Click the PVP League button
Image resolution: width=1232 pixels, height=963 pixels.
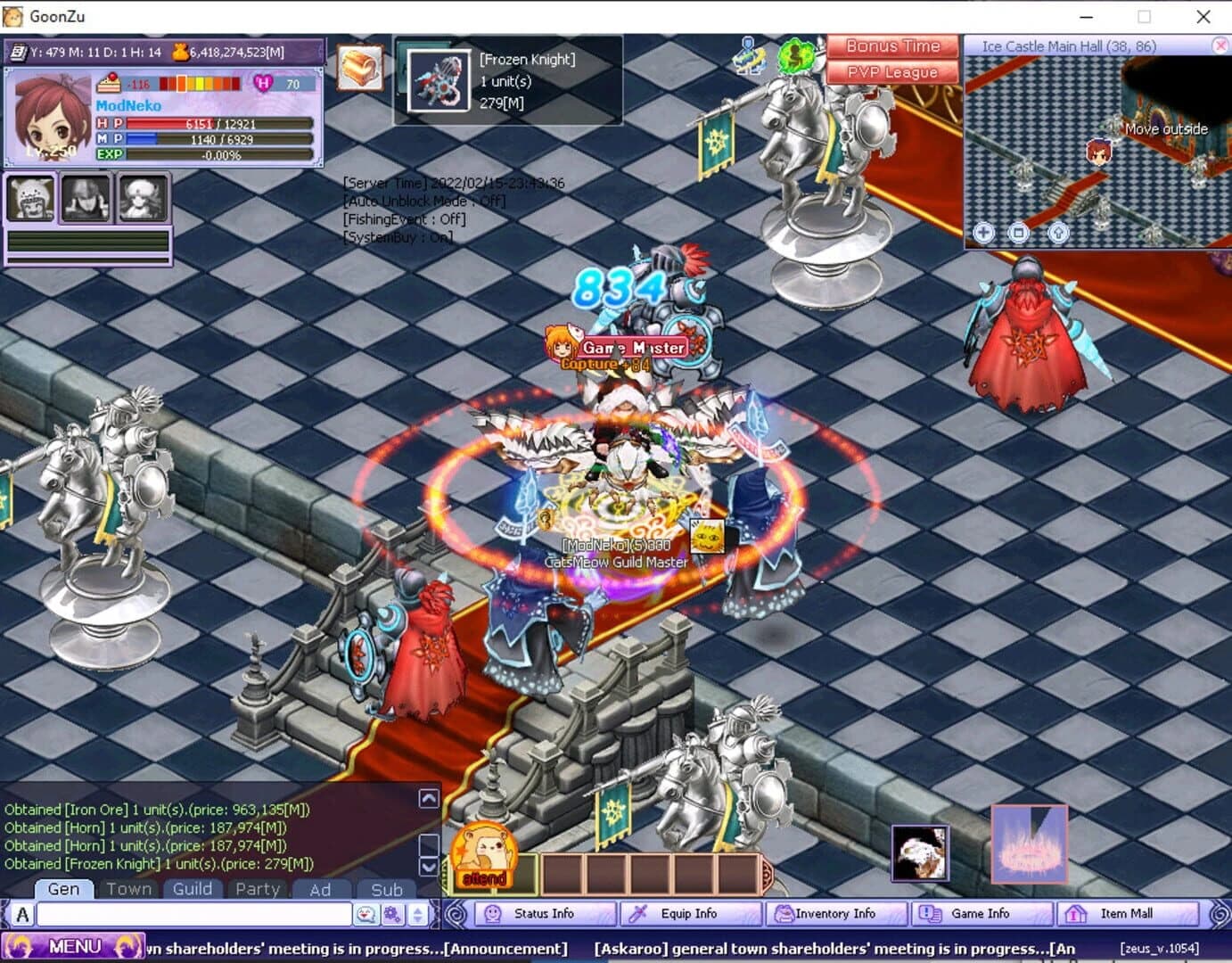coord(892,72)
